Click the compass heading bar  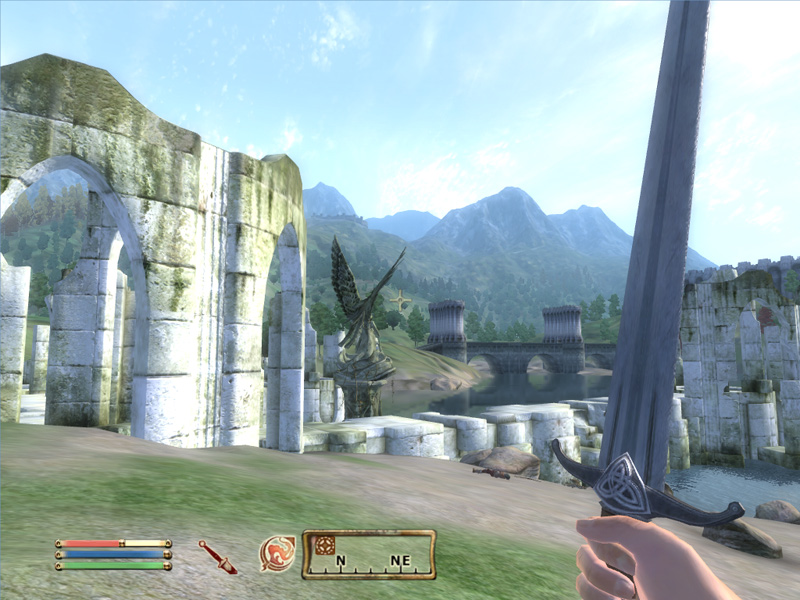(369, 555)
